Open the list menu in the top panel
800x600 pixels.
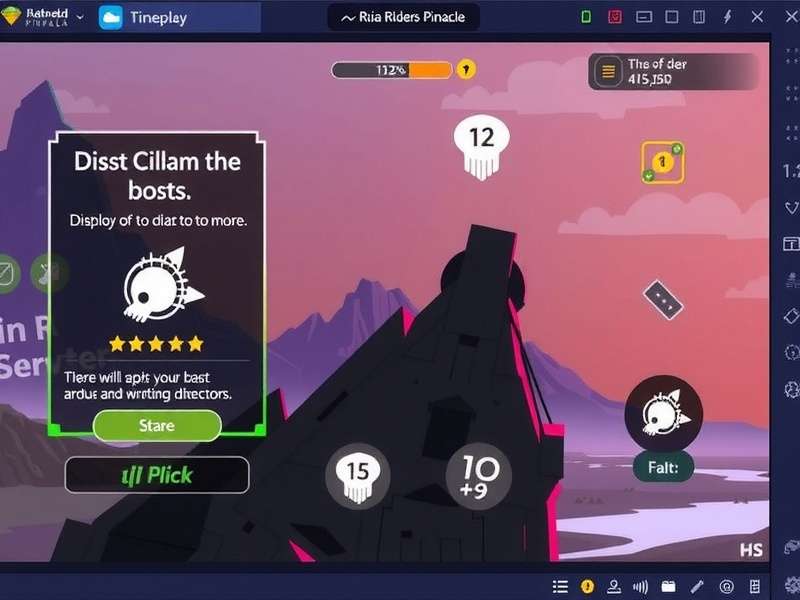pos(607,71)
